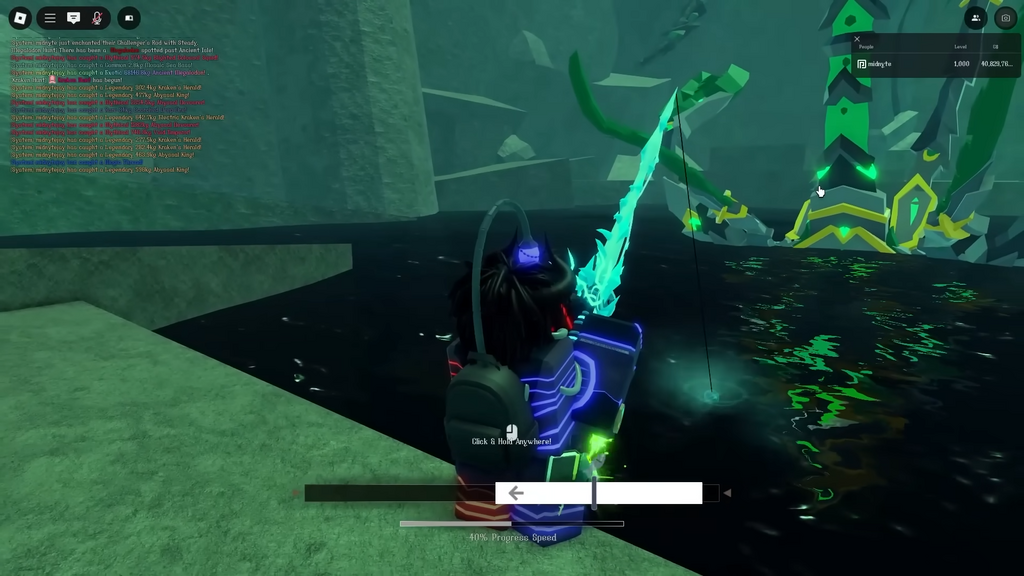Open the Roblox logo menu
The height and width of the screenshot is (576, 1024).
pyautogui.click(x=20, y=18)
